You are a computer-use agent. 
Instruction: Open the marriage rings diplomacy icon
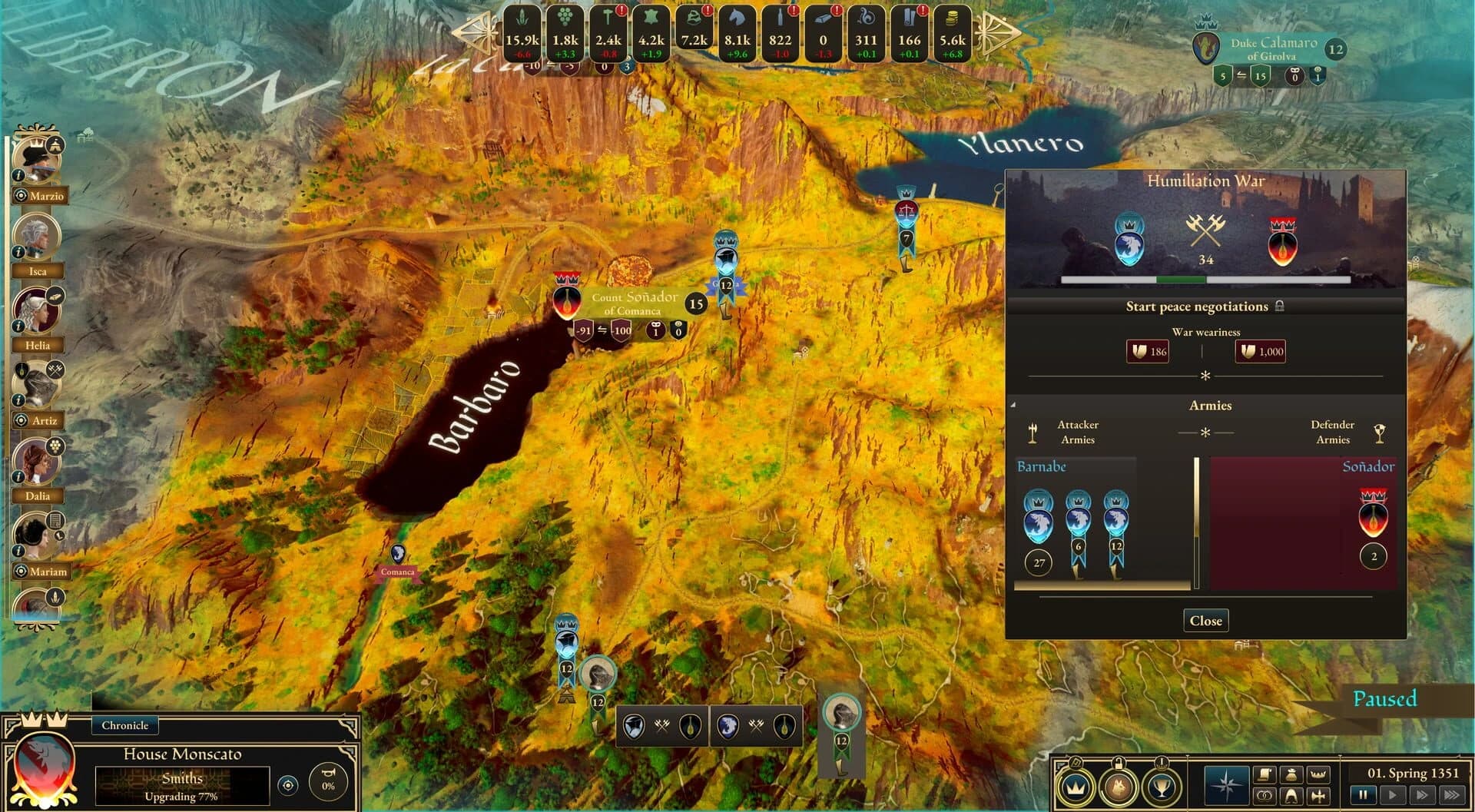click(1264, 795)
